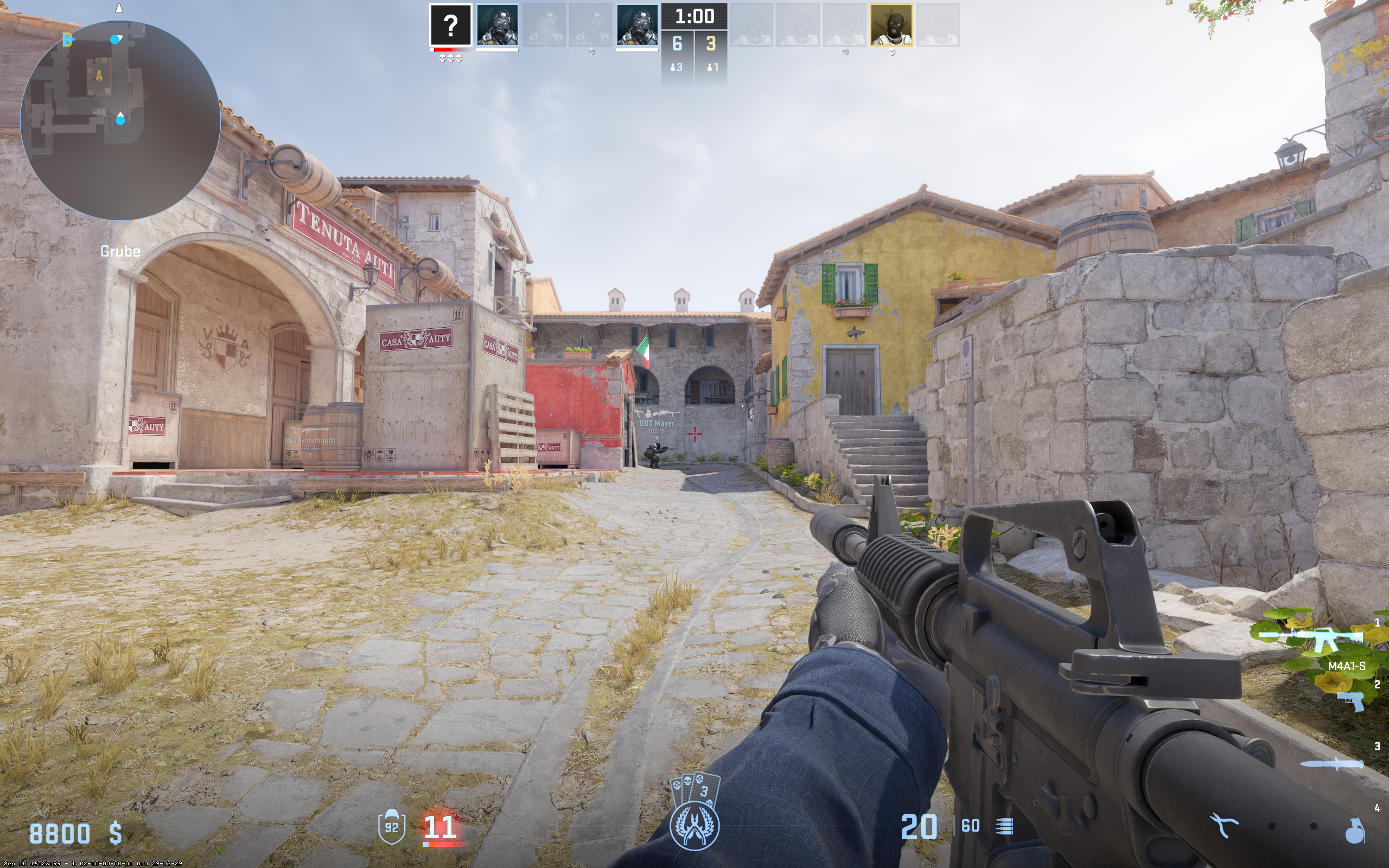Click the circular radar minimap
Viewport: 1389px width, 868px height.
(x=120, y=120)
